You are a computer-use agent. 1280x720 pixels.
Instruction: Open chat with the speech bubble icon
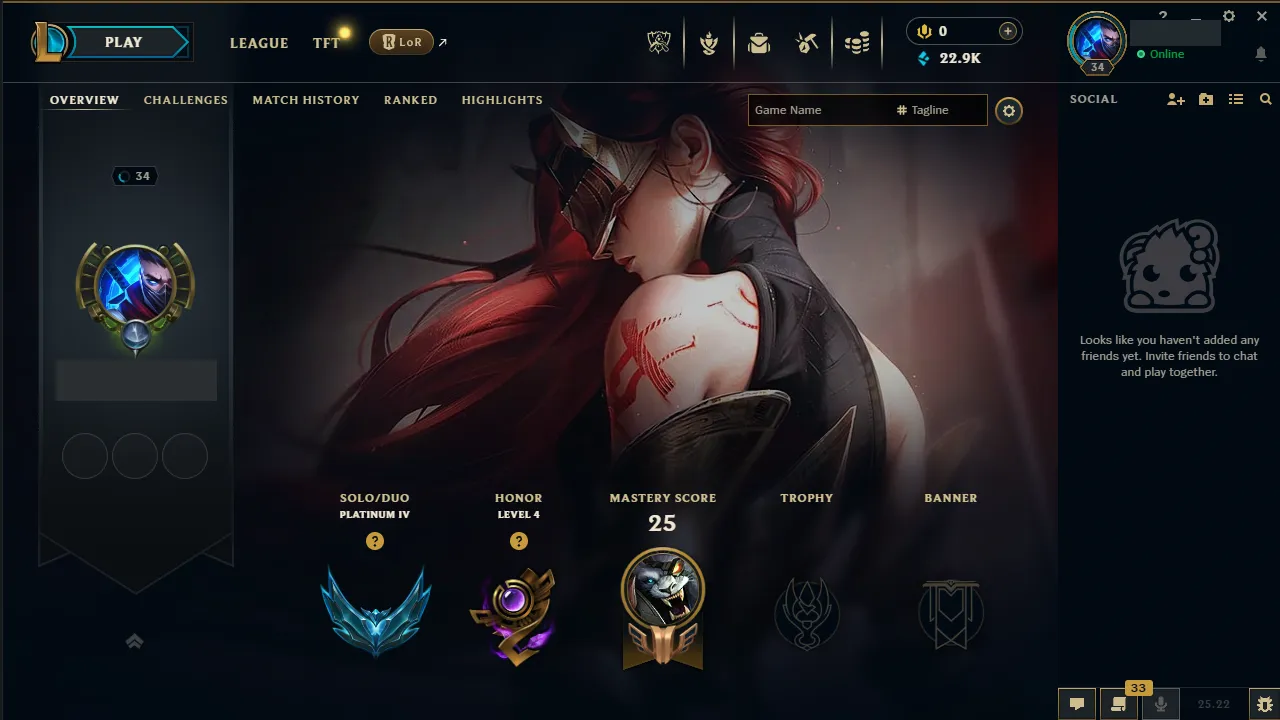[x=1077, y=702]
